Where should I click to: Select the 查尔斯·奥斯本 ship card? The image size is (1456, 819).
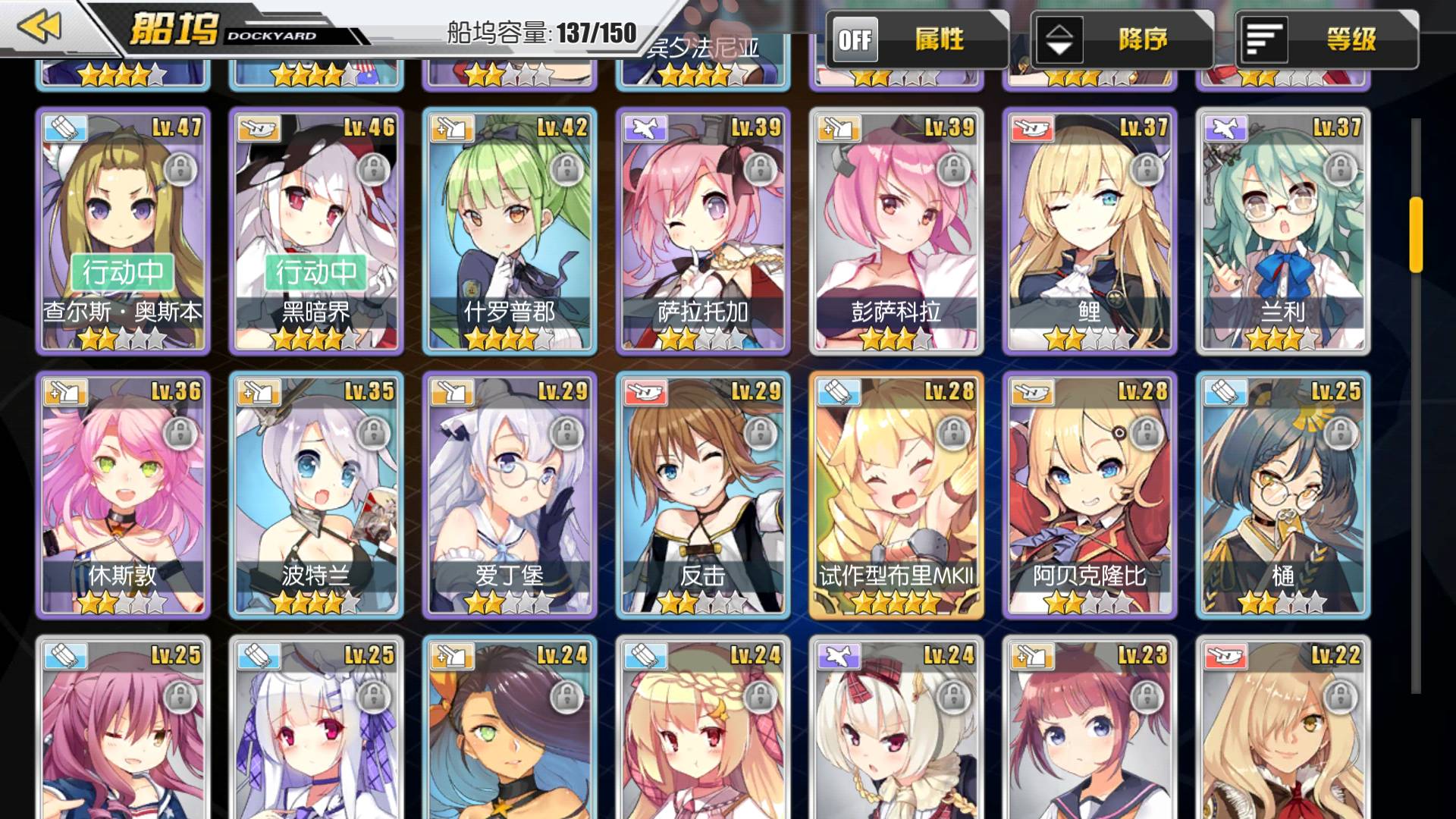tap(123, 231)
